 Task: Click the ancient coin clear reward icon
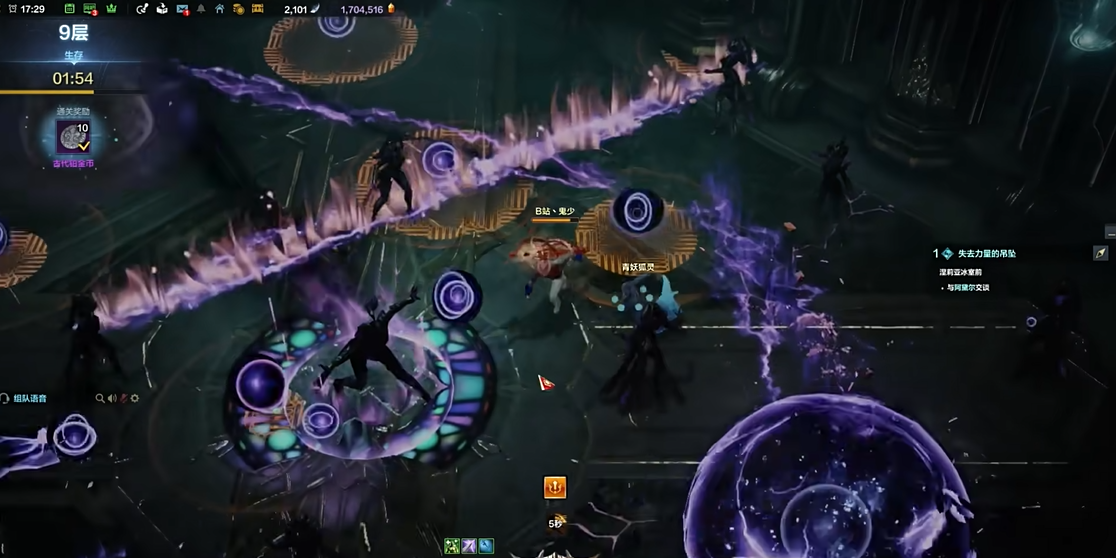[x=73, y=137]
